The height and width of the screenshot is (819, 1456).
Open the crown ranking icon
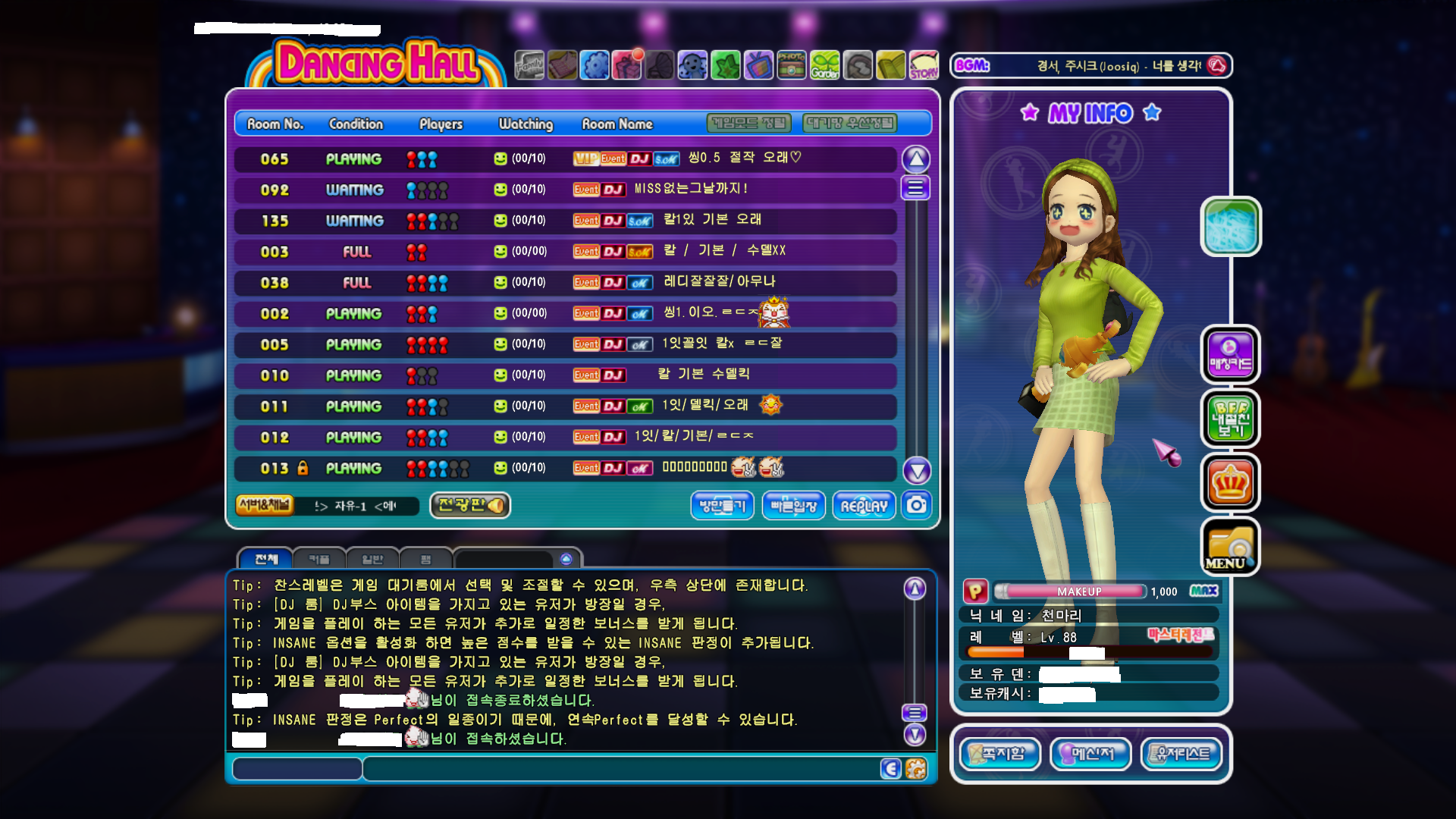[1230, 483]
